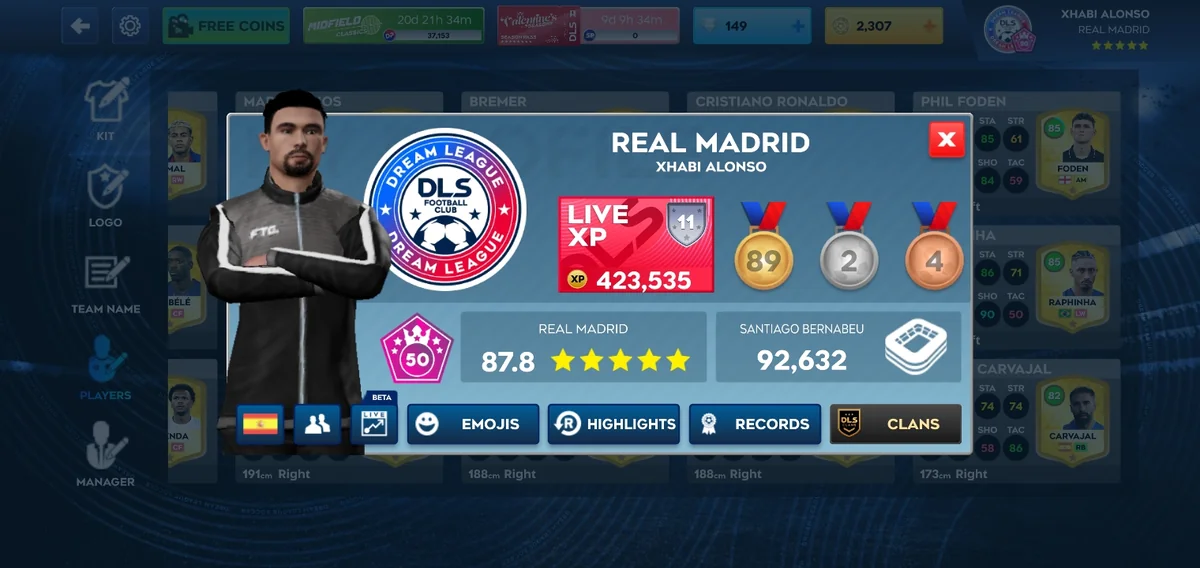This screenshot has height=568, width=1200.
Task: Switch to the Manager section
Action: (x=105, y=455)
